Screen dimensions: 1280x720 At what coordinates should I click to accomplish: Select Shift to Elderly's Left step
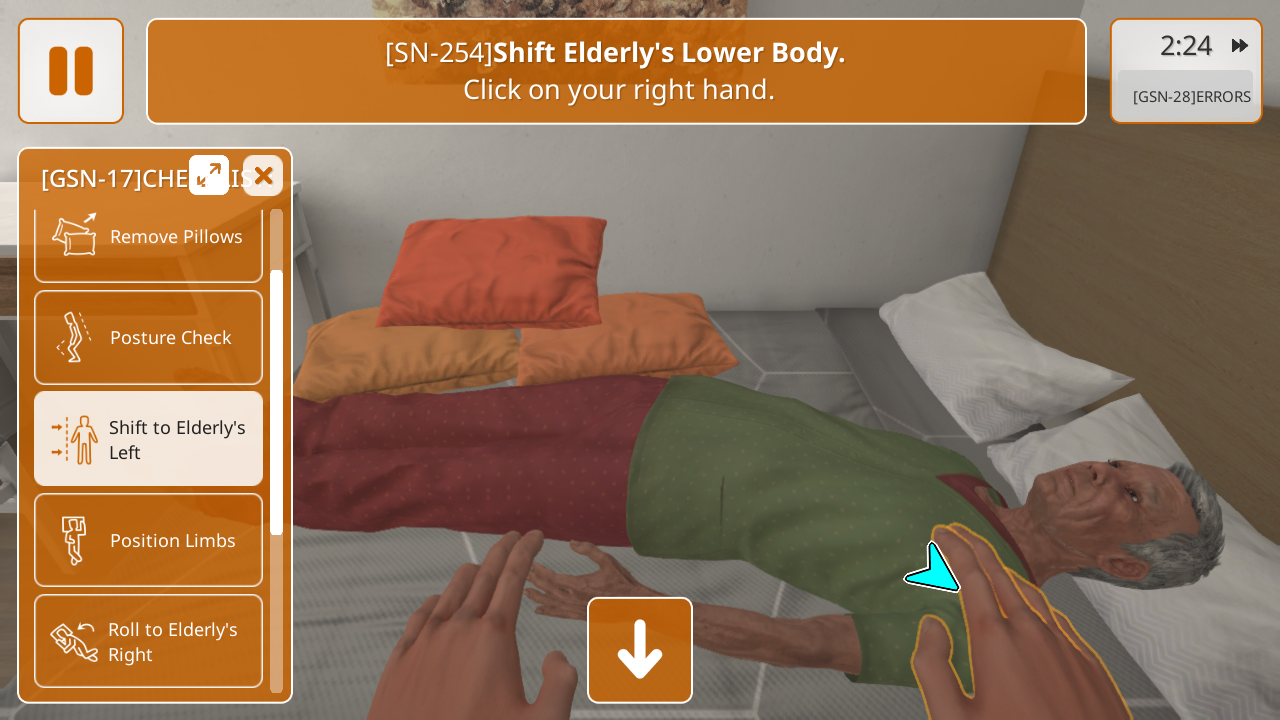coord(148,439)
